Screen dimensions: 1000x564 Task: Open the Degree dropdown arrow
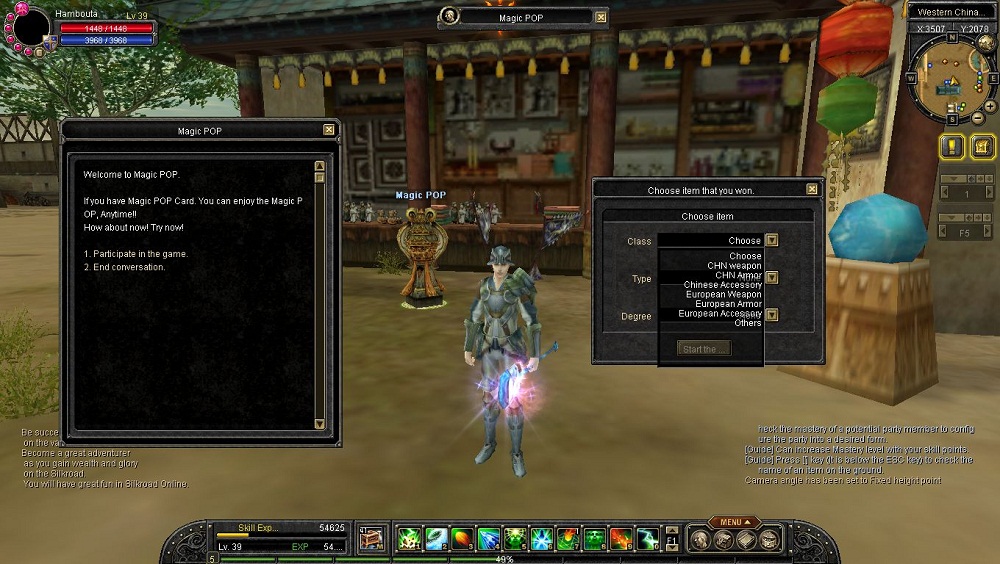[772, 315]
